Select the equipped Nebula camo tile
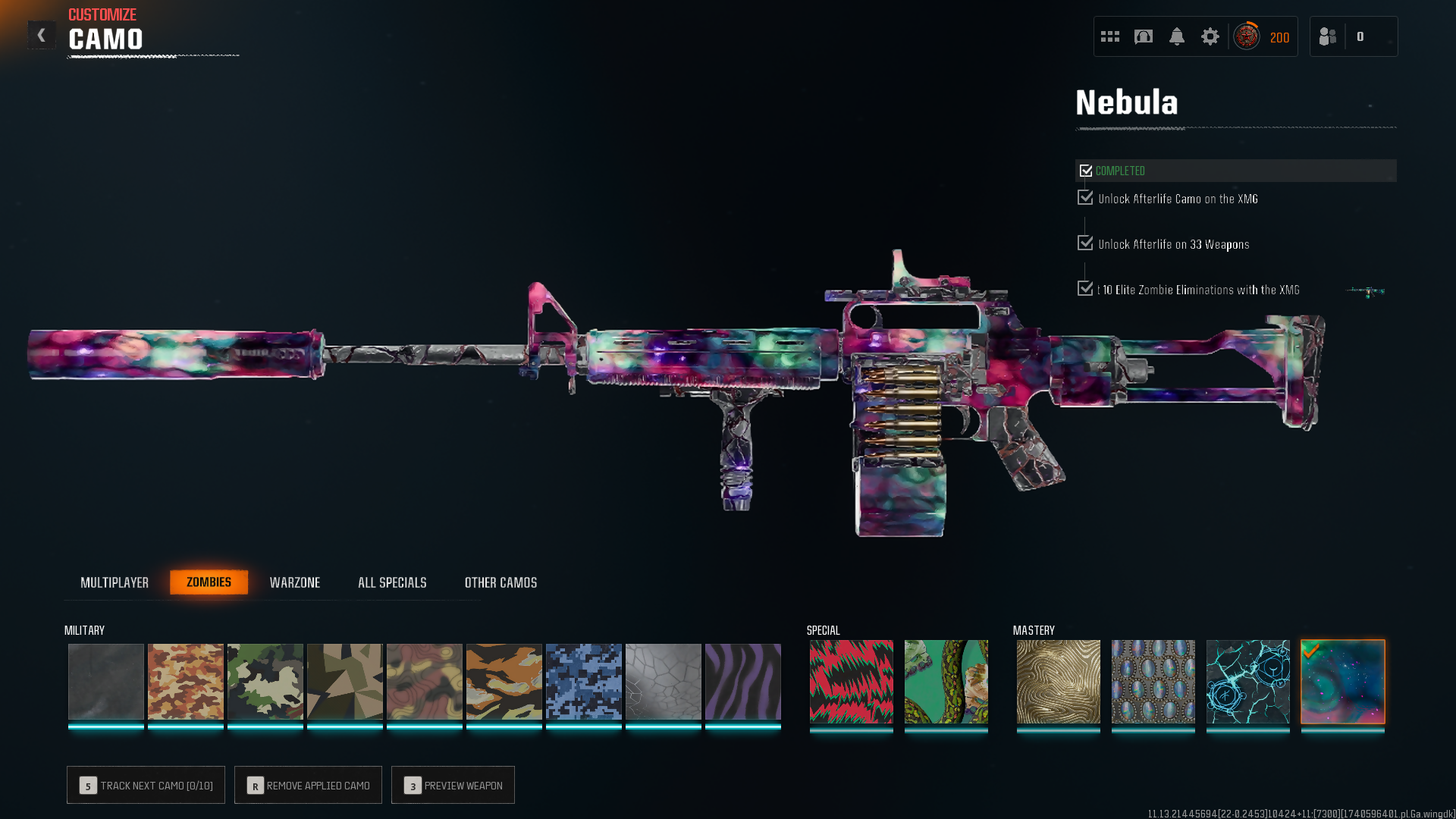The height and width of the screenshot is (819, 1456). [1343, 681]
